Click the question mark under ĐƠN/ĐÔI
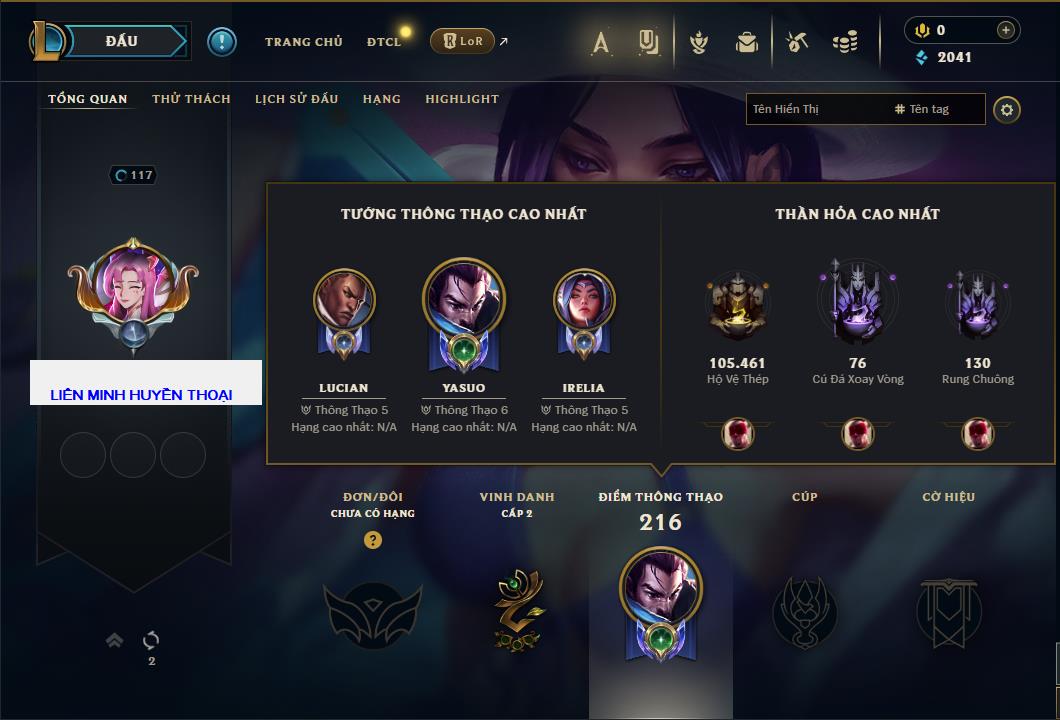Viewport: 1060px width, 720px height. [x=372, y=540]
